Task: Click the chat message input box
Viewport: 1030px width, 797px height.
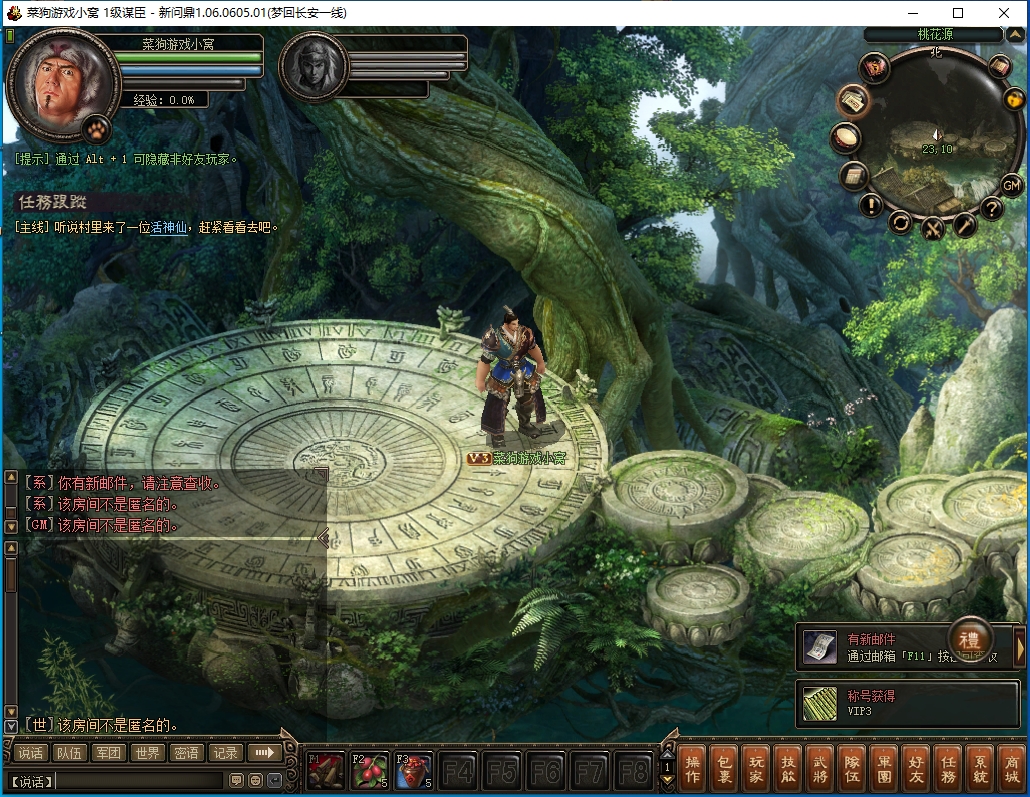Action: [x=140, y=780]
